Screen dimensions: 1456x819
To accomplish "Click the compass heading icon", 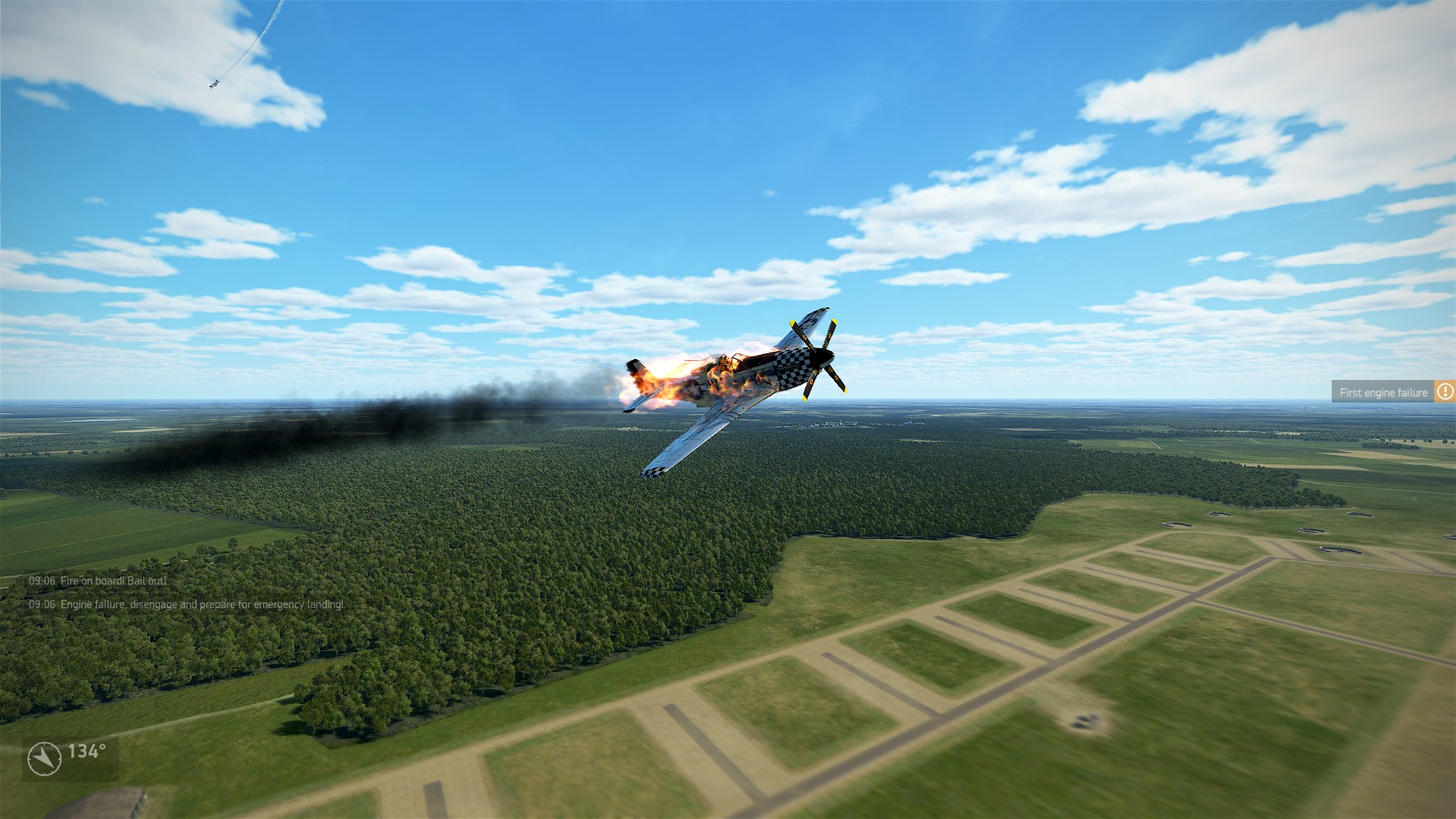I will click(44, 758).
